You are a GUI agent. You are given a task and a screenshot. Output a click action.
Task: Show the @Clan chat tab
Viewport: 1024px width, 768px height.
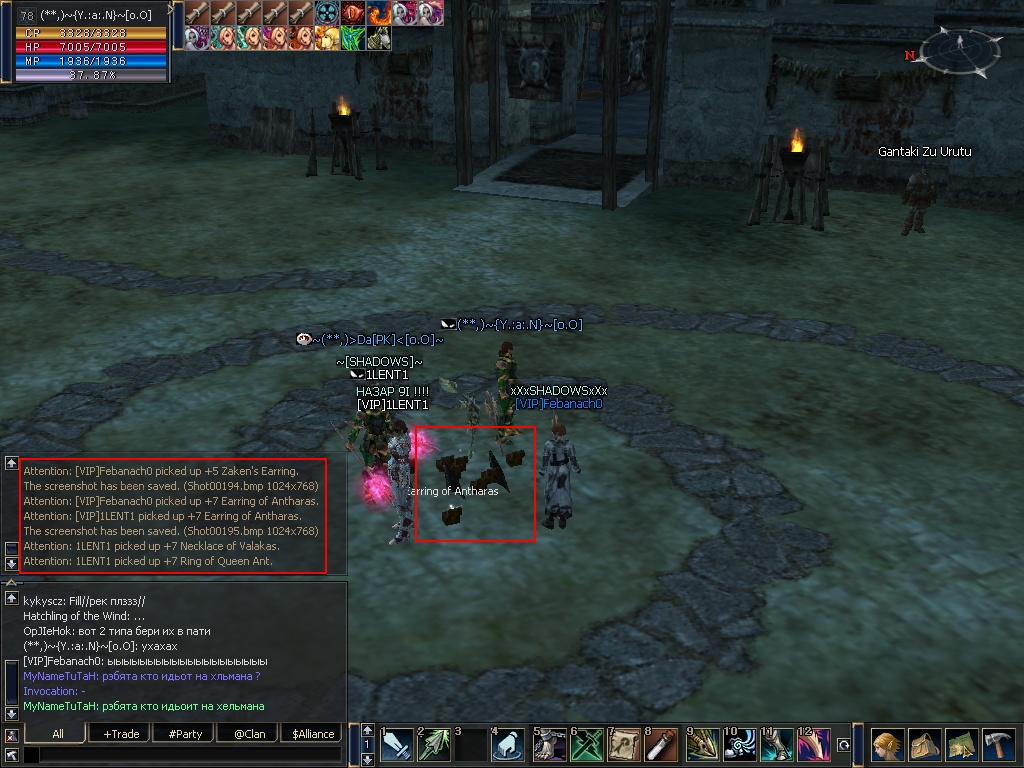click(x=249, y=734)
